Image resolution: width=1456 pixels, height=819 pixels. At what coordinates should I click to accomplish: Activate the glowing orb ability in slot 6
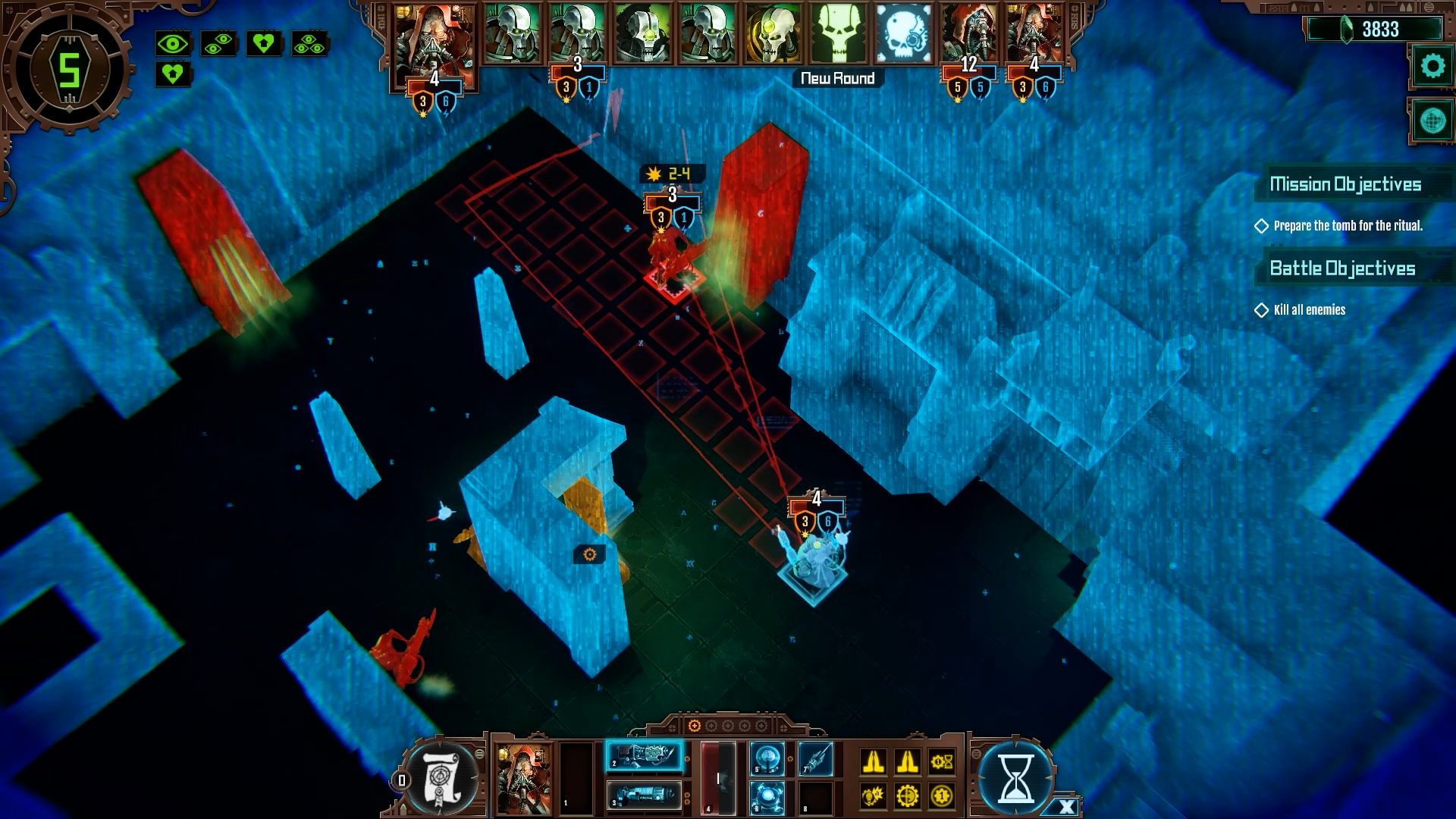(767, 797)
